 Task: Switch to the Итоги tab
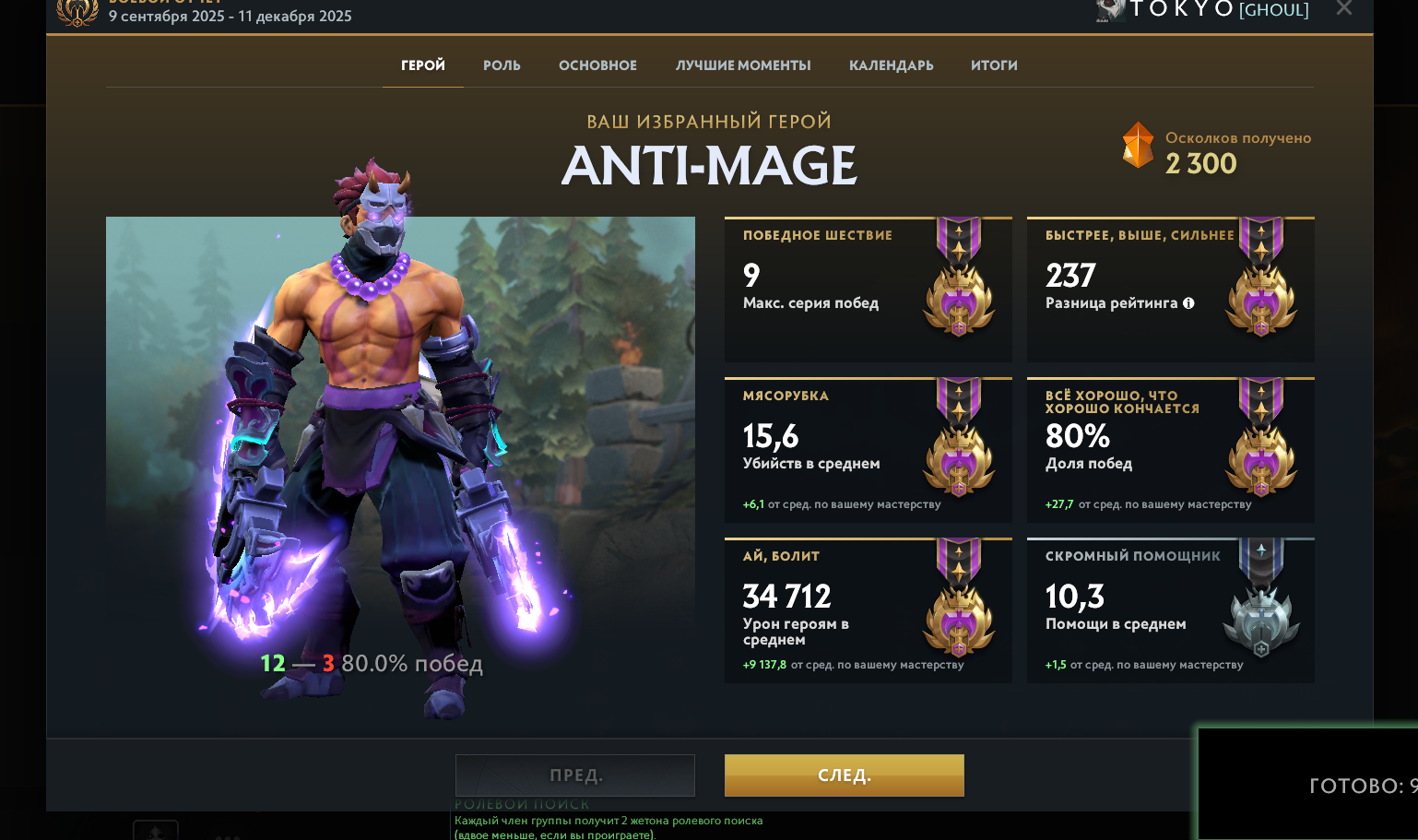click(x=994, y=65)
